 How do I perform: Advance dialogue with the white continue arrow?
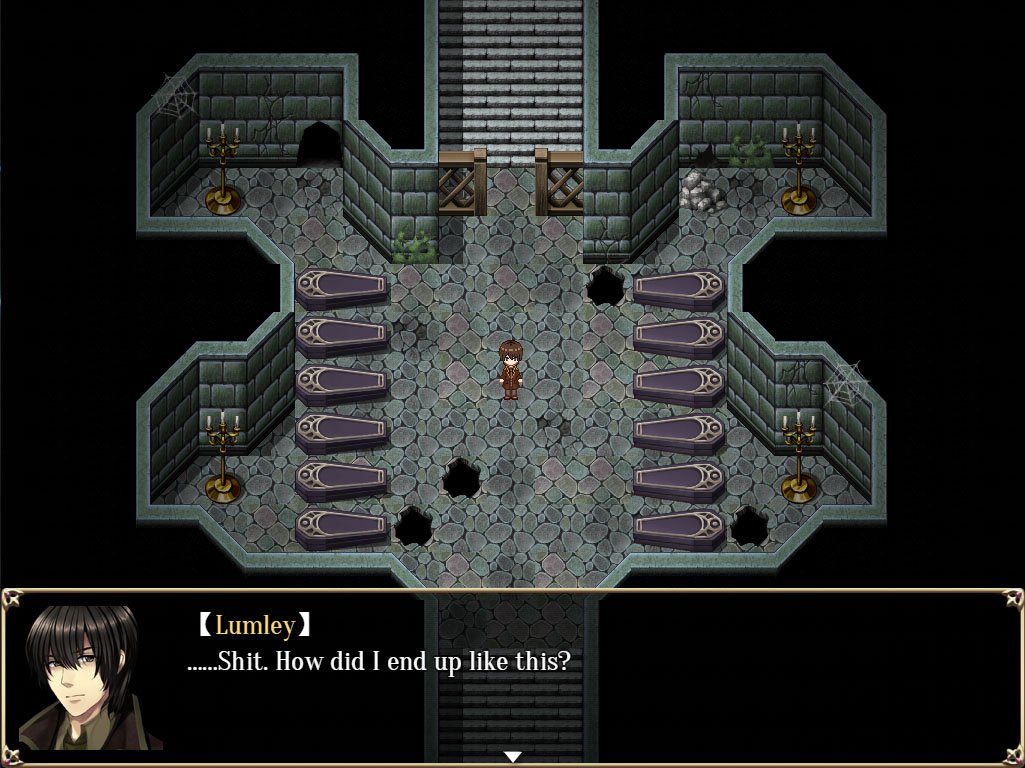[512, 756]
